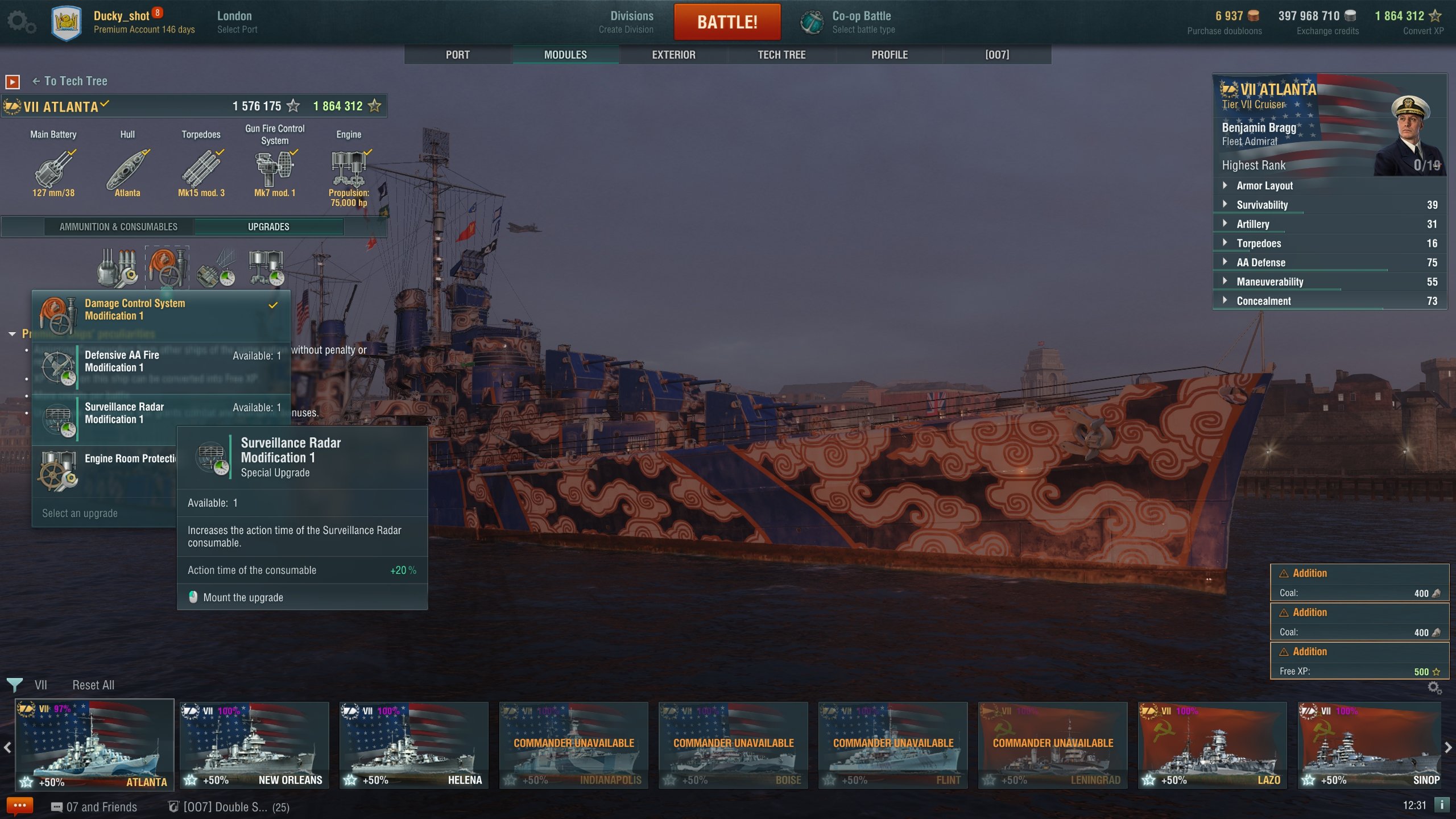Select the New Orleans ship in carousel
This screenshot has width=1456, height=819.
point(254,744)
